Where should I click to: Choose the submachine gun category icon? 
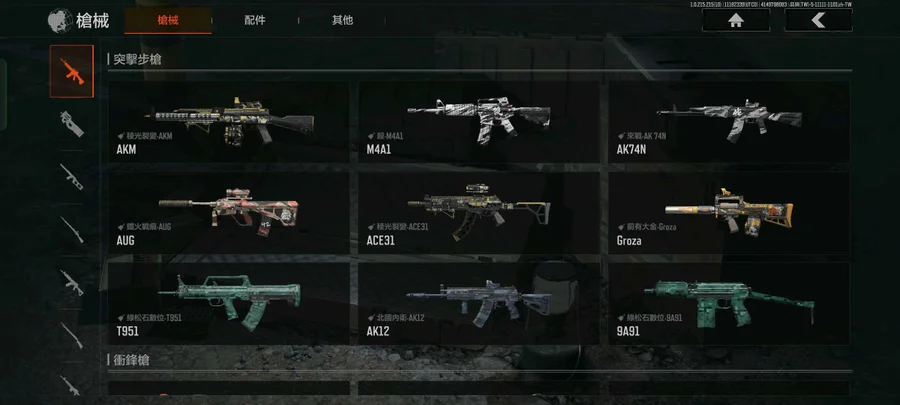pyautogui.click(x=72, y=123)
